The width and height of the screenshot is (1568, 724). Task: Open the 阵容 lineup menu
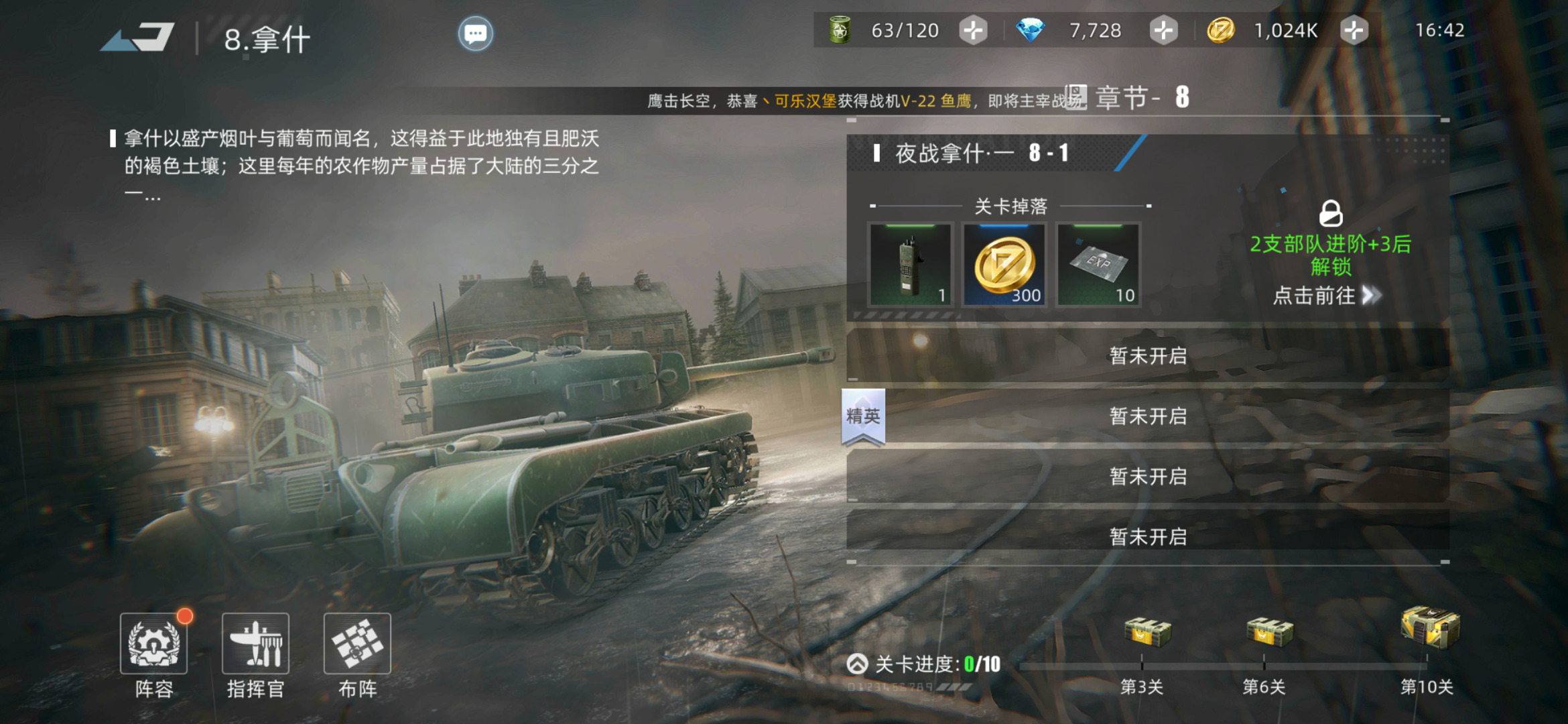point(154,644)
